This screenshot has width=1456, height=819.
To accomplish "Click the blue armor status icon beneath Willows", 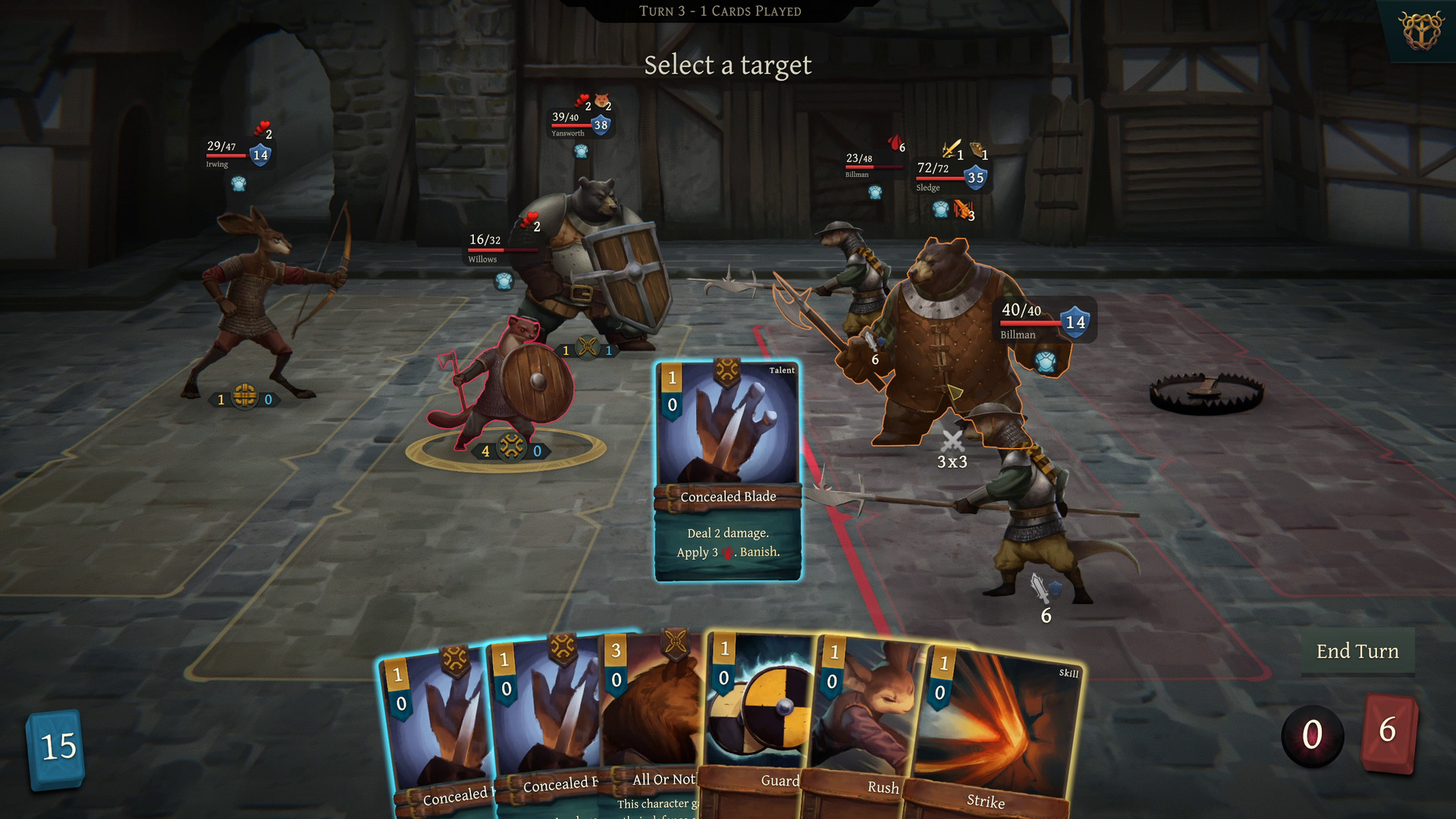I will pos(504,282).
